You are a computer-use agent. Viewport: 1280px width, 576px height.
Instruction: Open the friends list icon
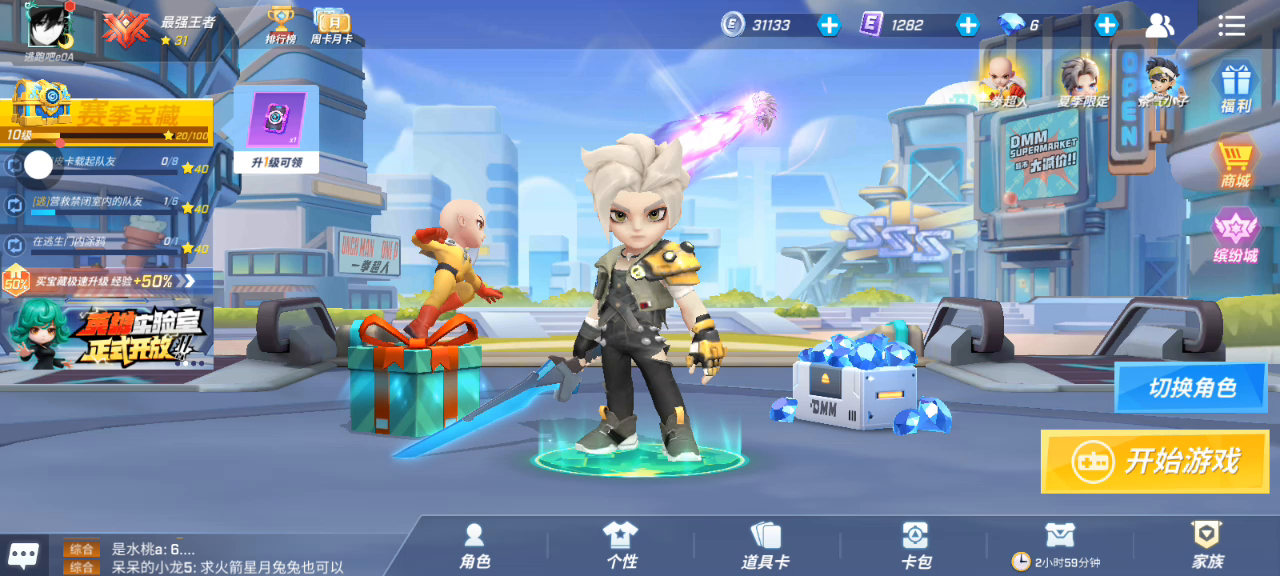tap(1160, 25)
